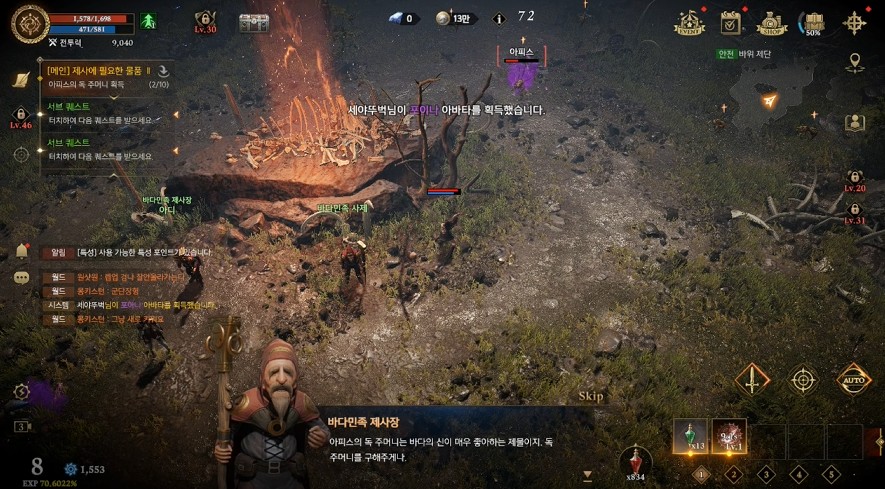
Task: Open the map location pin icon
Action: (854, 63)
